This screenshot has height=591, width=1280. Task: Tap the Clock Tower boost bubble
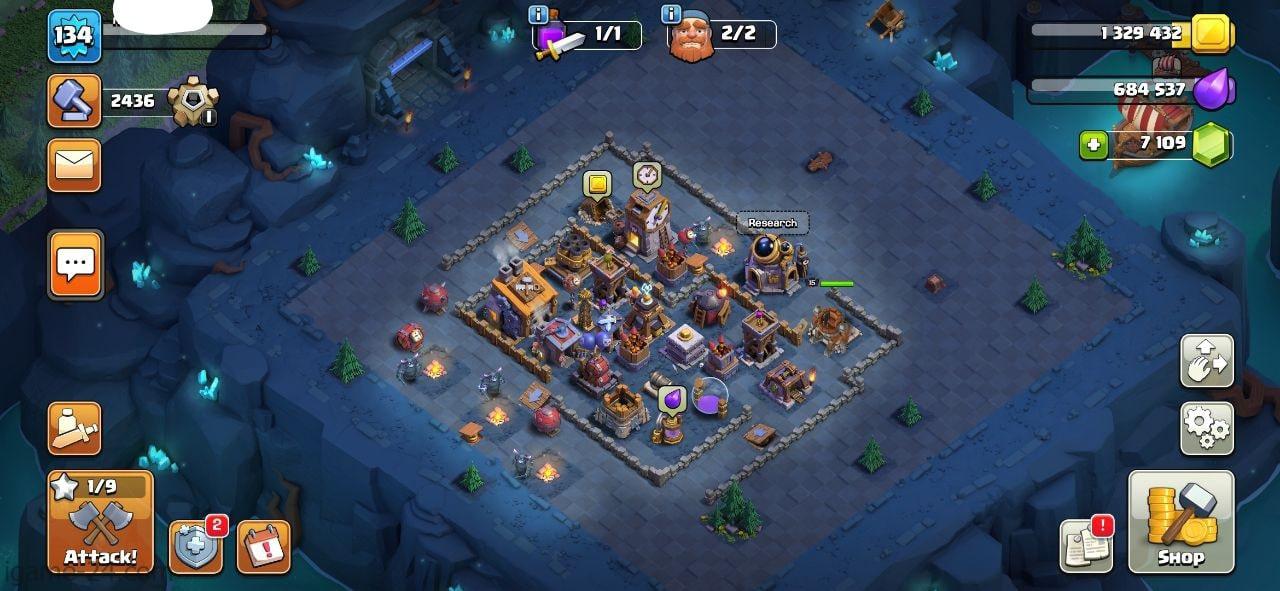coord(647,176)
